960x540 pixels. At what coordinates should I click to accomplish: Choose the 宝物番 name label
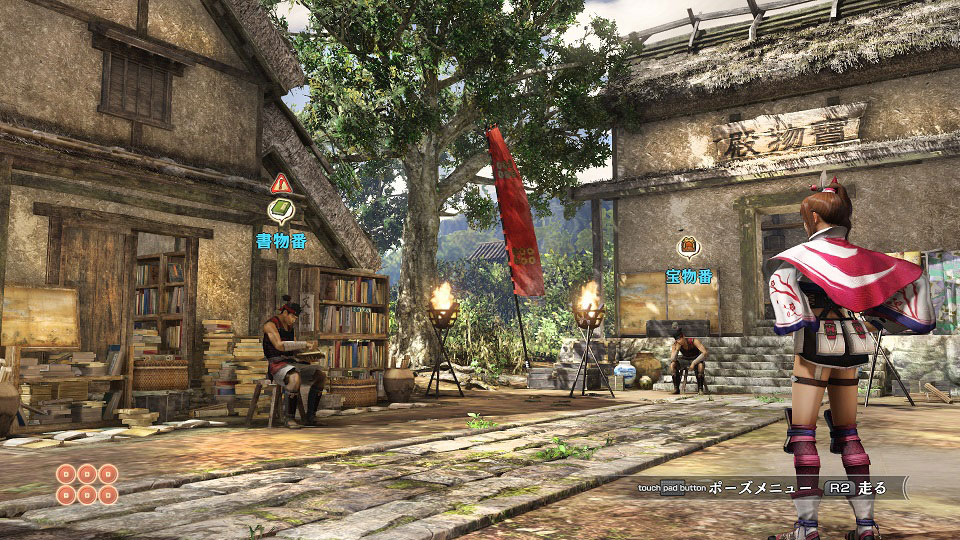click(x=689, y=276)
